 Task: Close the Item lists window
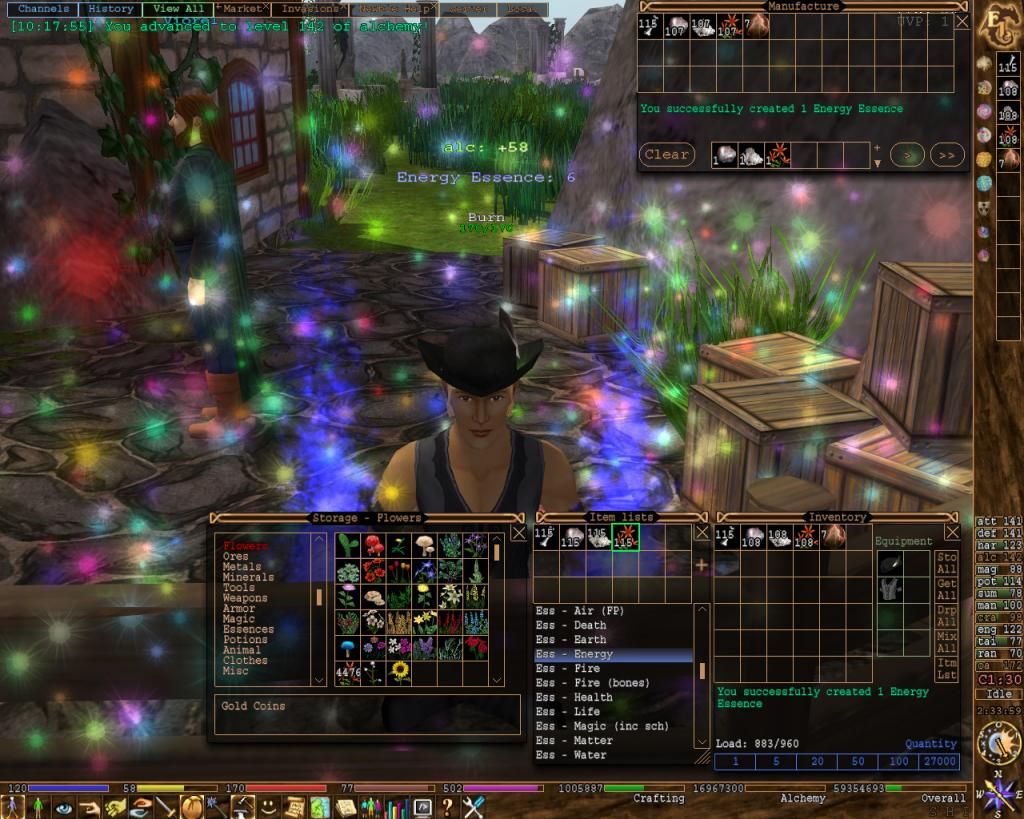(x=702, y=533)
